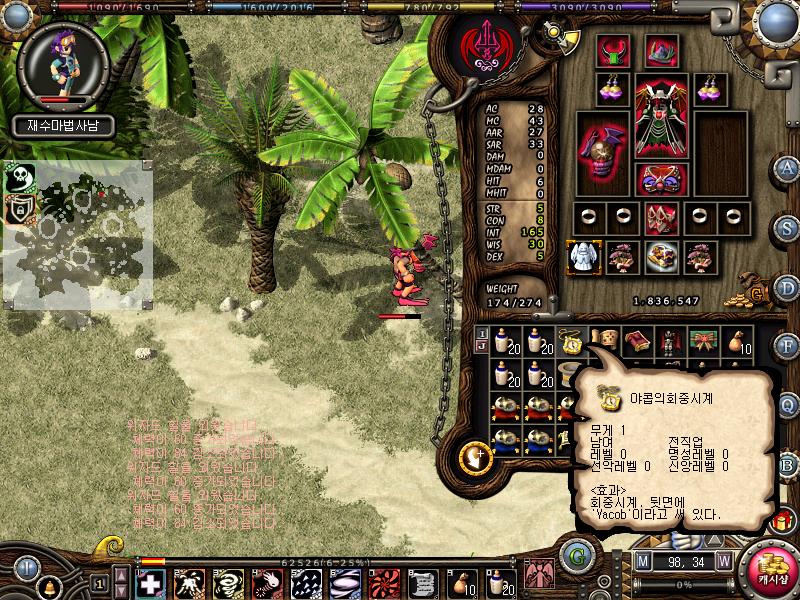Activate the white cross heal skill

coord(149,582)
